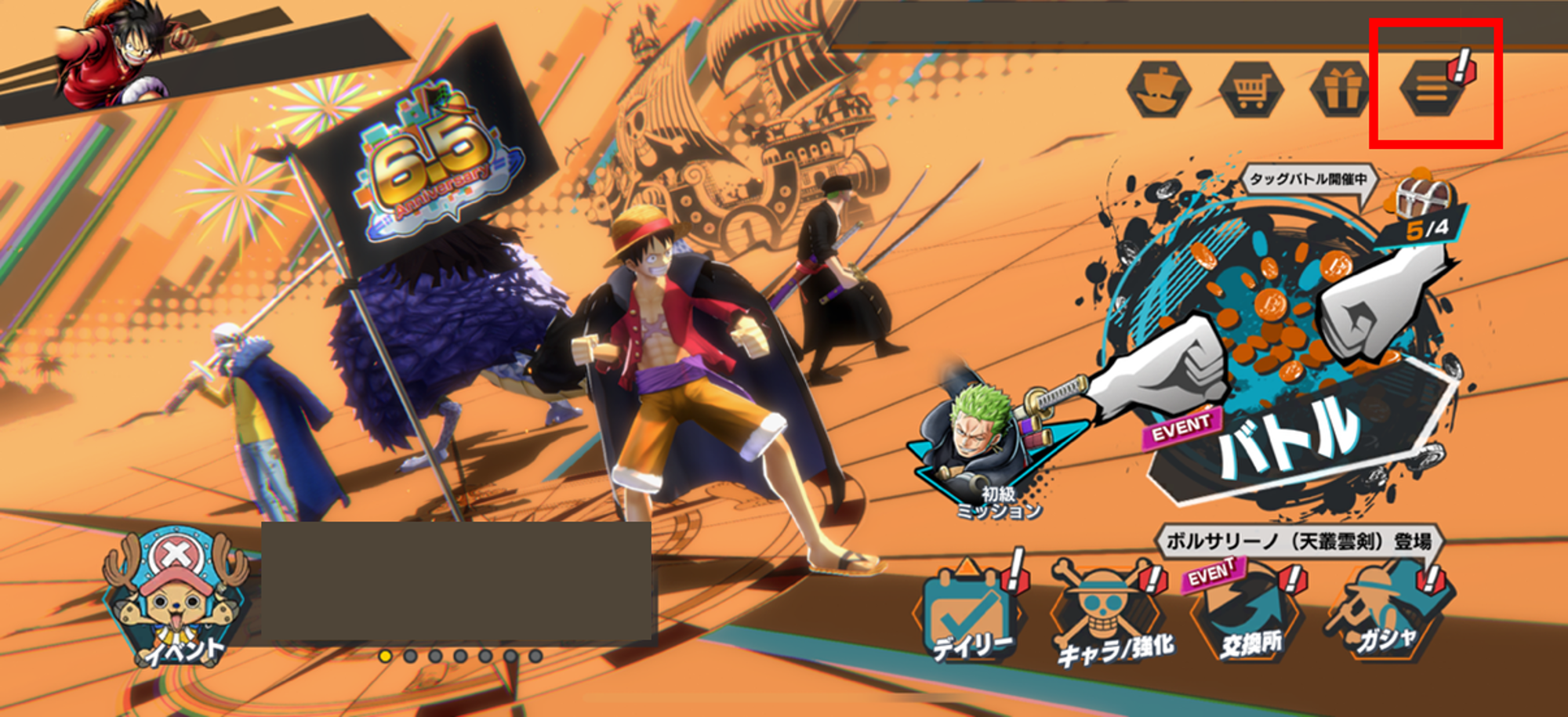Tap the ボルサリーノ登場 announcement banner
The image size is (1568, 717).
click(x=1298, y=541)
